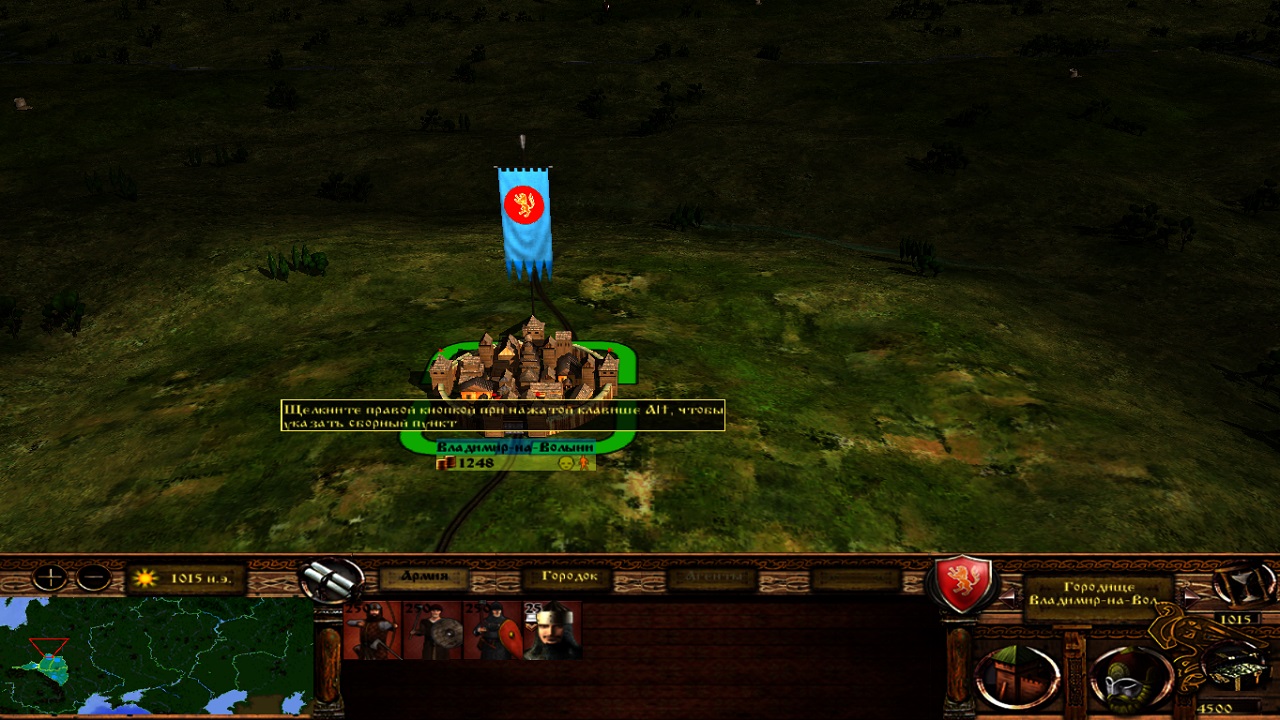Viewport: 1280px width, 720px height.
Task: Select the spearman with round shield card
Action: [432, 630]
